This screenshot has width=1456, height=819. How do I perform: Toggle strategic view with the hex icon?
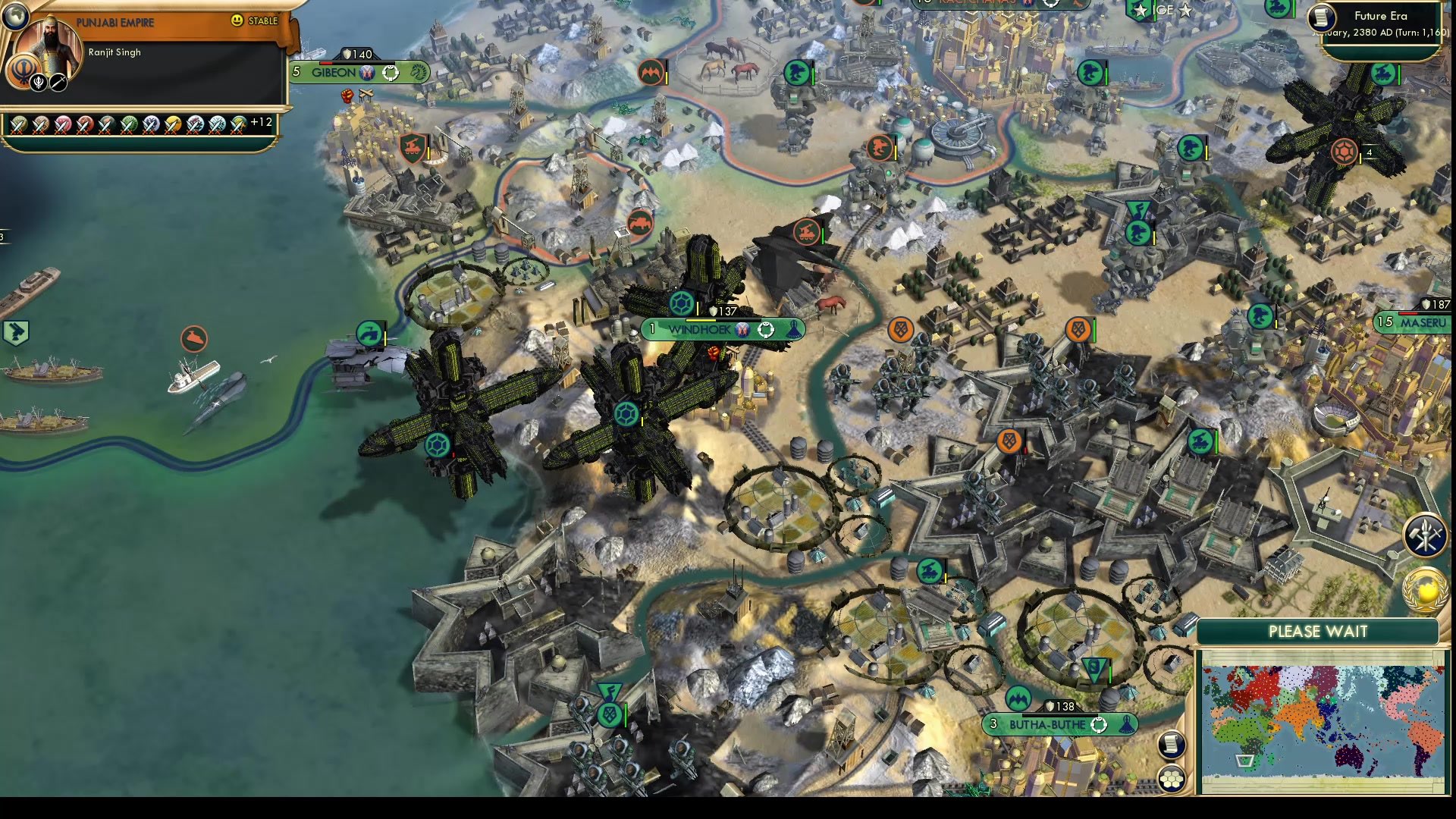(1171, 779)
